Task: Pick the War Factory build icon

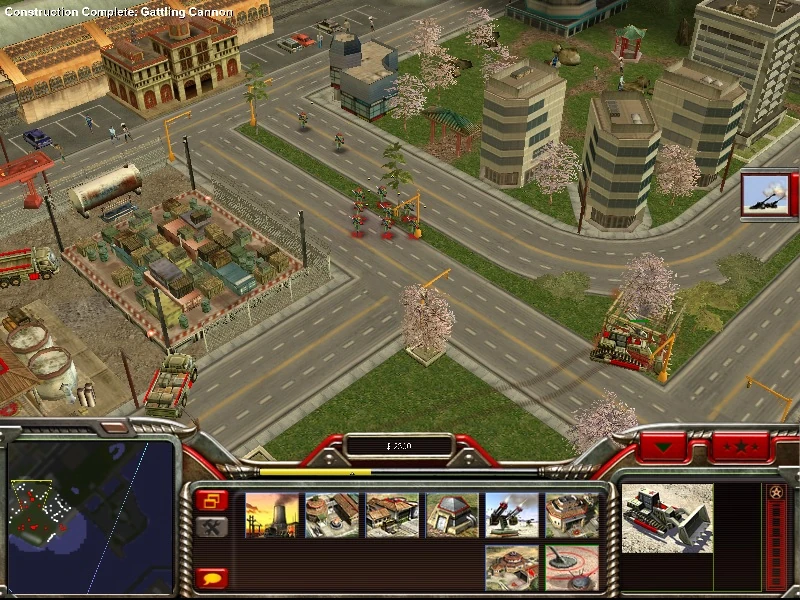Action: [x=572, y=515]
